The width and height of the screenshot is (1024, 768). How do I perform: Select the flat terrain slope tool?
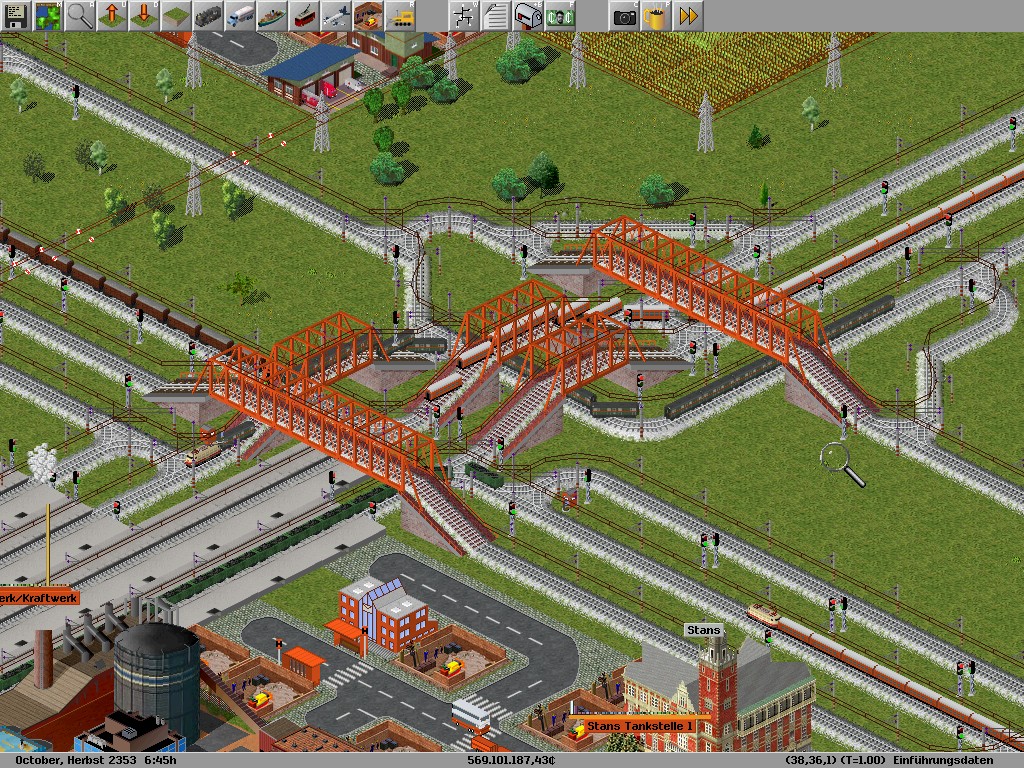175,15
